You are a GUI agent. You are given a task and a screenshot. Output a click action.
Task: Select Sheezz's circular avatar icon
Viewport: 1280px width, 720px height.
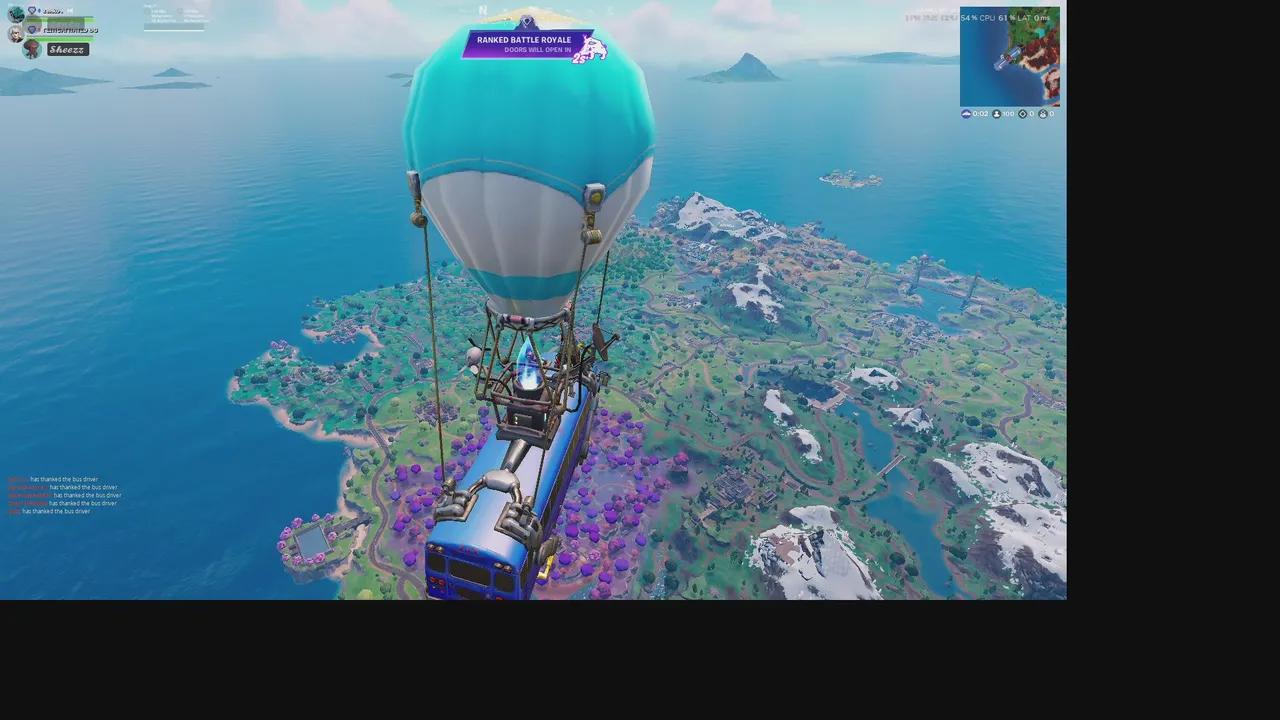click(x=31, y=49)
